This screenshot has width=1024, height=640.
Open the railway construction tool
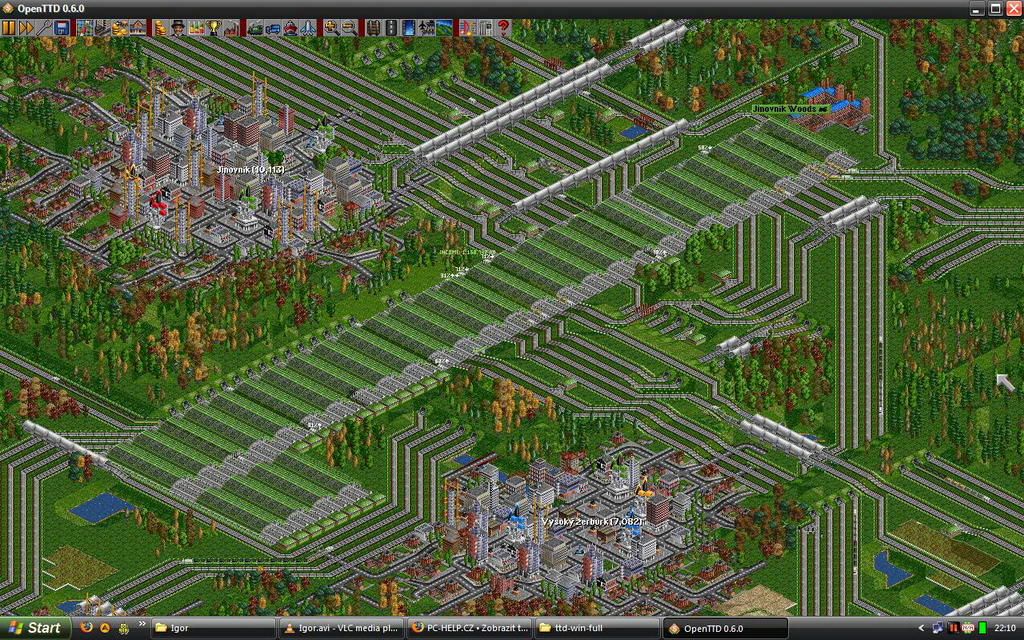point(373,28)
